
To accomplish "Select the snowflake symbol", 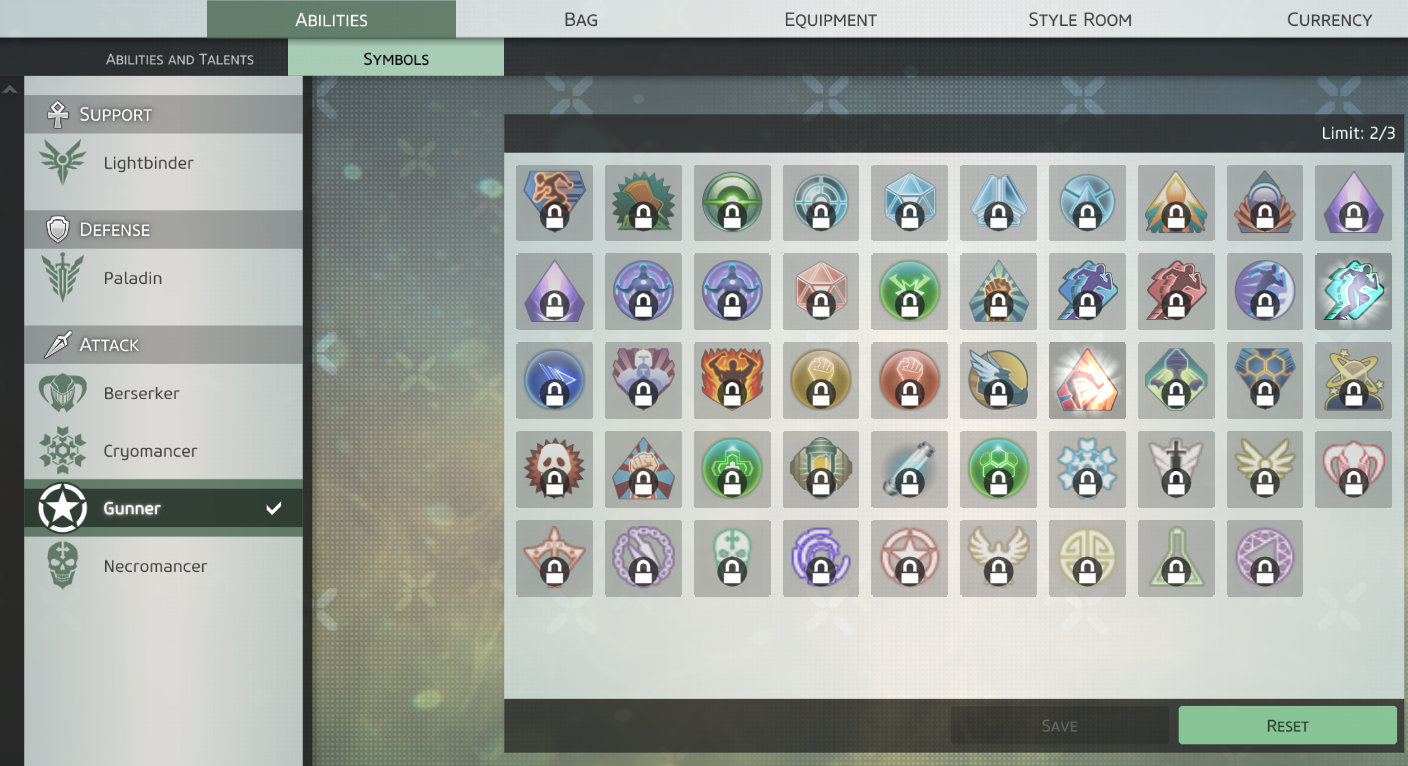I will (x=1087, y=469).
